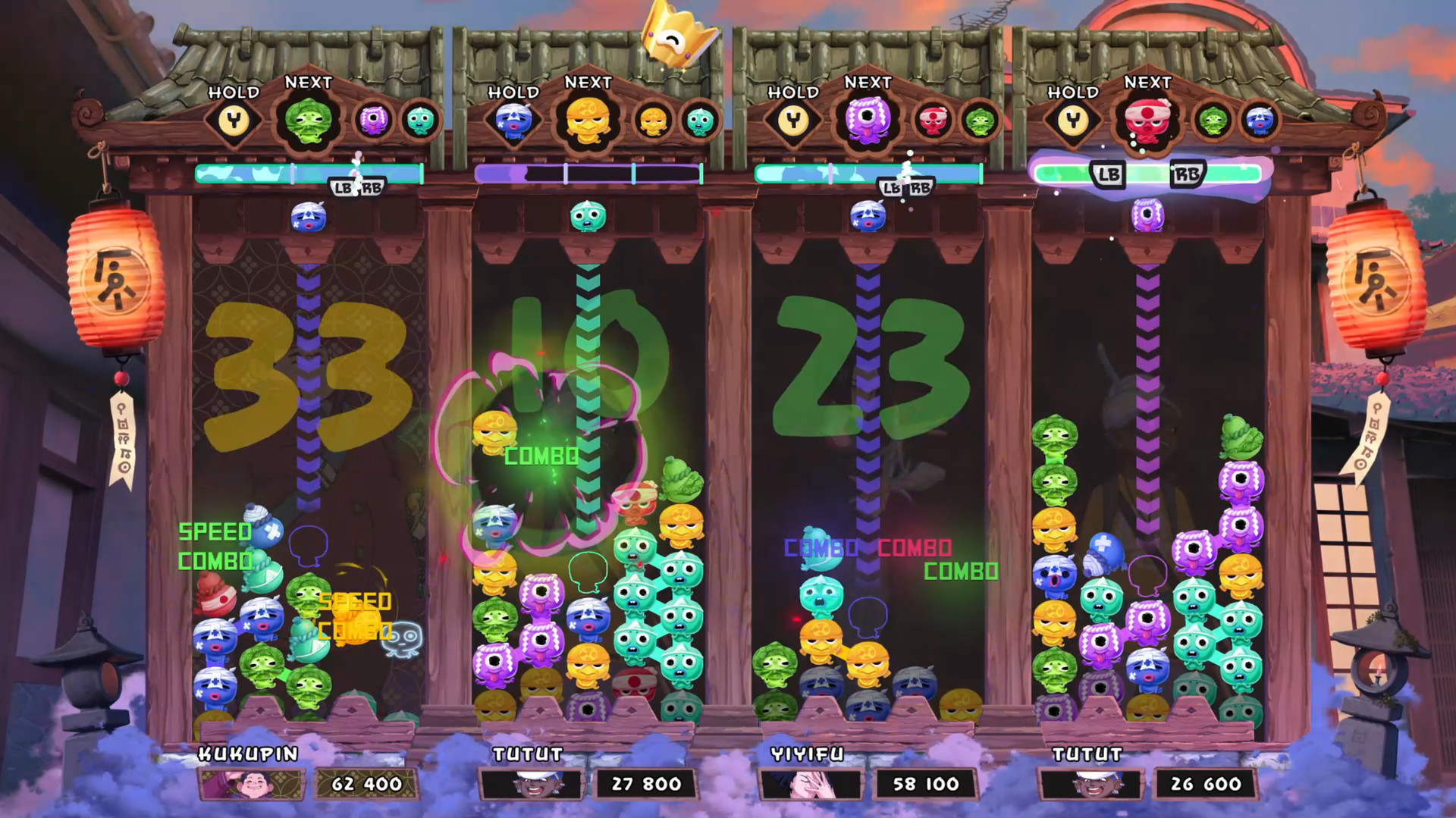
Task: Select Kukupin's HOLD Y slot icon
Action: click(x=232, y=121)
